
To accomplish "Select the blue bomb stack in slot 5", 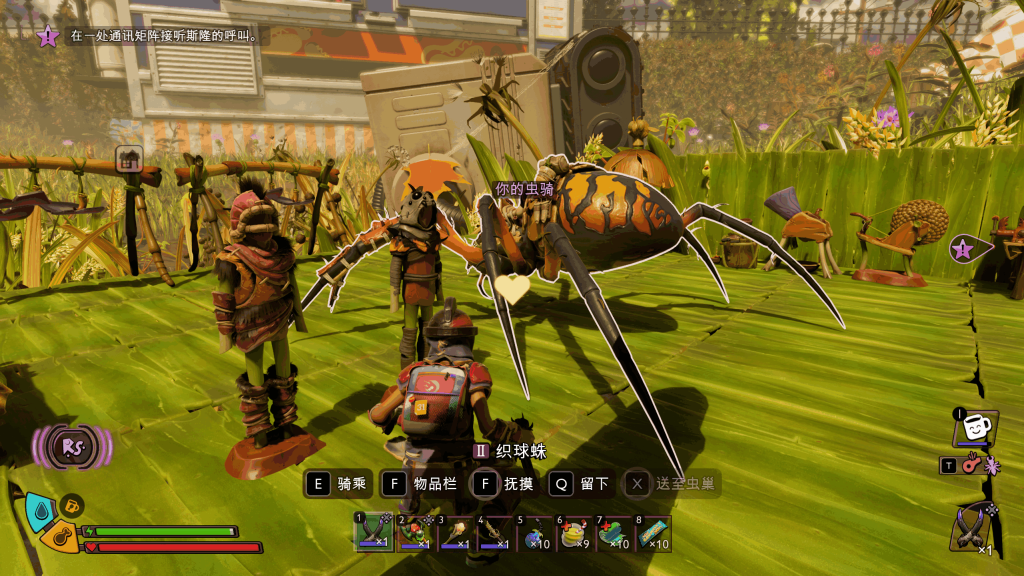I will [534, 532].
